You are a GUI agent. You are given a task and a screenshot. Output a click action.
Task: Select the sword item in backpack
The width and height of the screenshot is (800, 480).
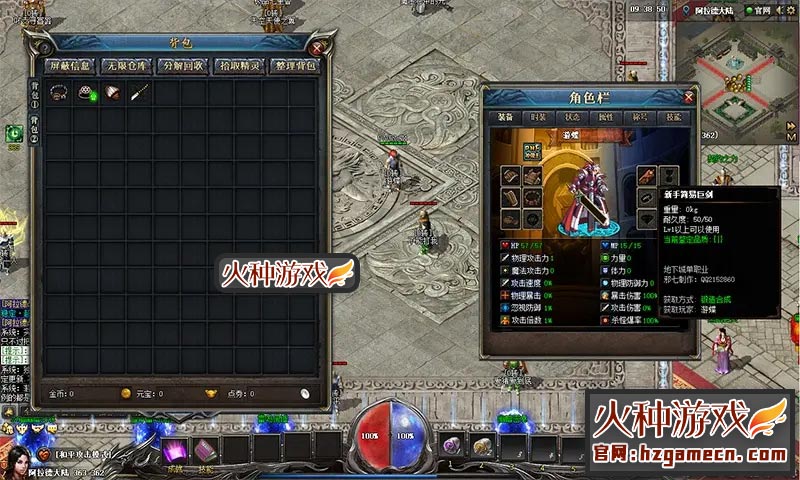click(x=138, y=92)
